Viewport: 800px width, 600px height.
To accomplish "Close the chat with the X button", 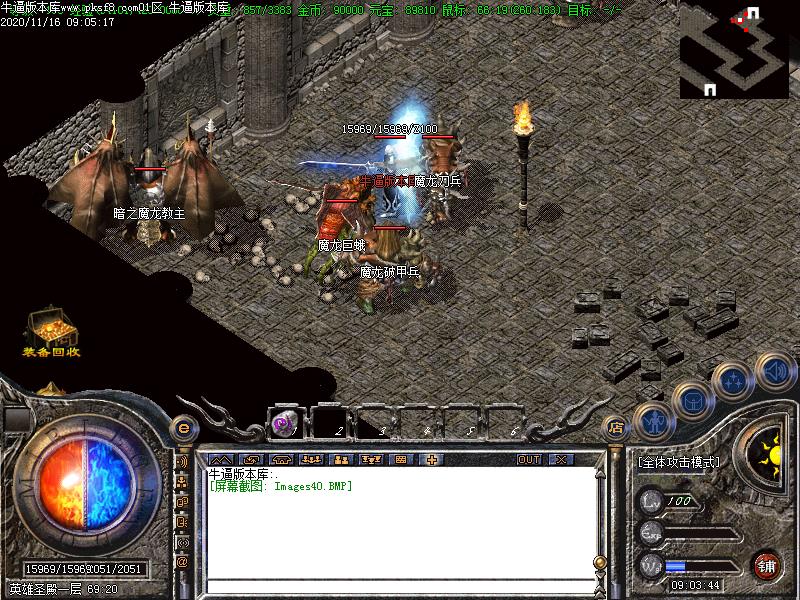I will (561, 460).
